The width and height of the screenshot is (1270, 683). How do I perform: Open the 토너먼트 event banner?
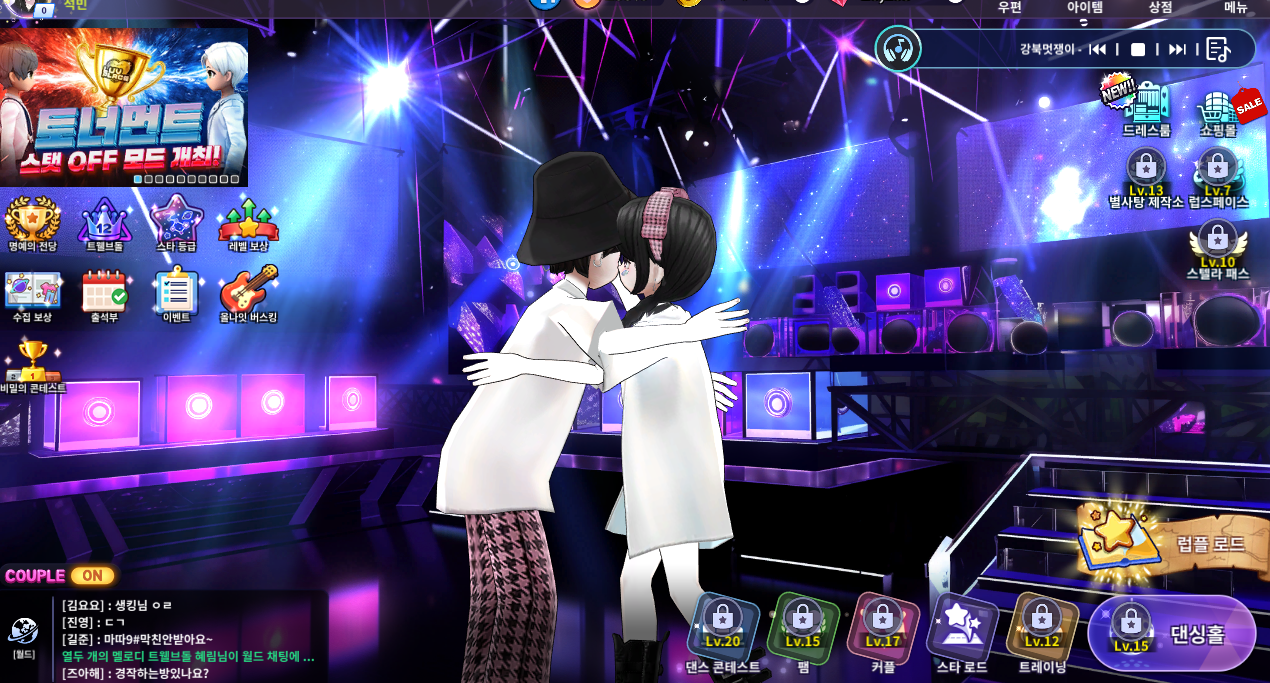click(124, 105)
